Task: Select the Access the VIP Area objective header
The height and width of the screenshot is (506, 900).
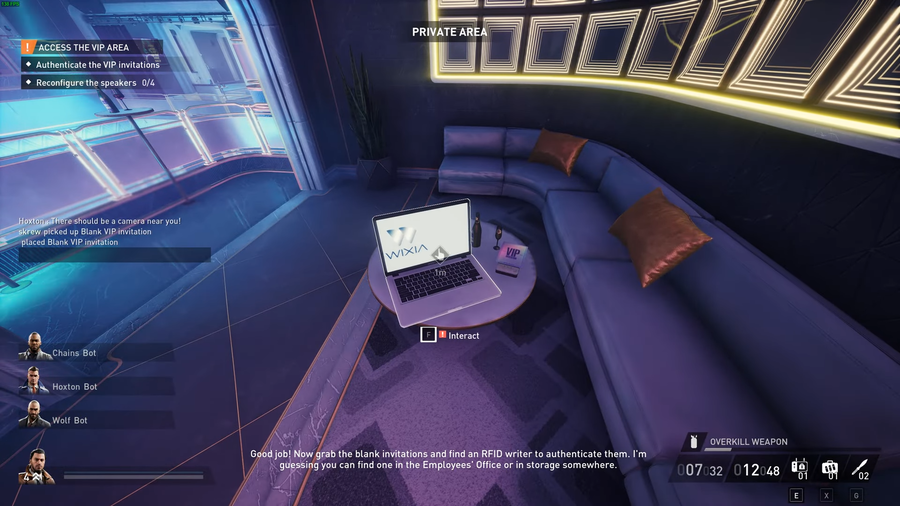Action: click(83, 47)
